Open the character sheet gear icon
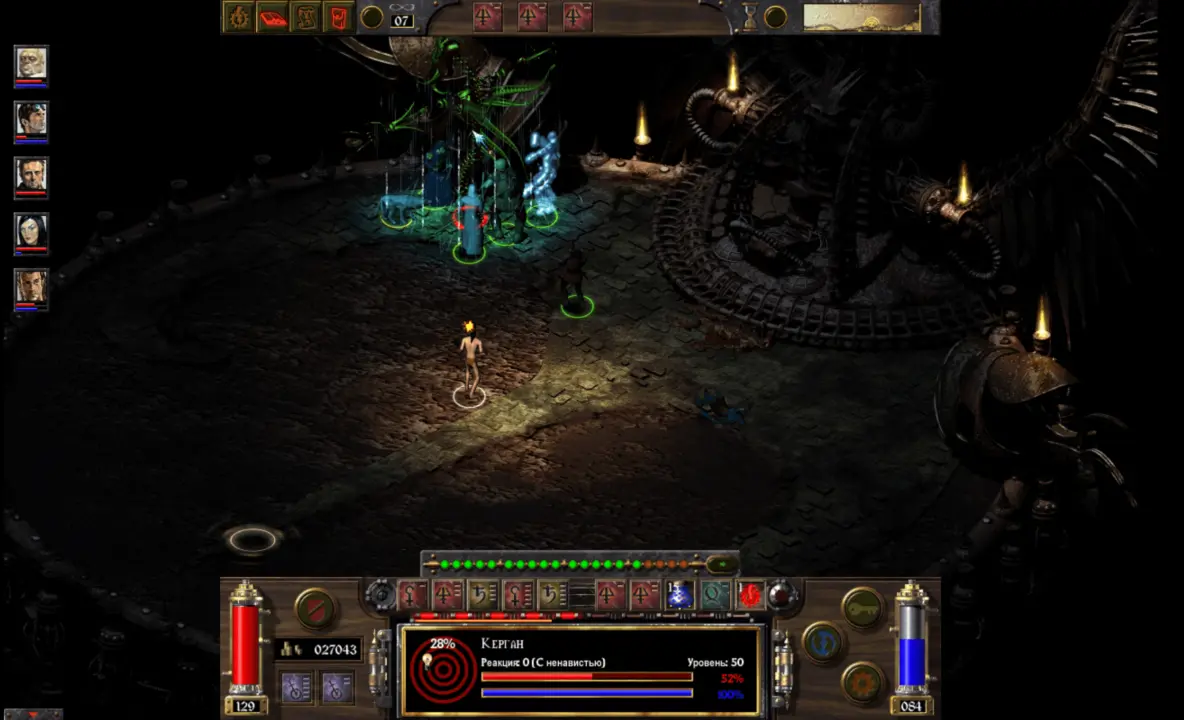This screenshot has width=1184, height=720. pyautogui.click(x=238, y=16)
